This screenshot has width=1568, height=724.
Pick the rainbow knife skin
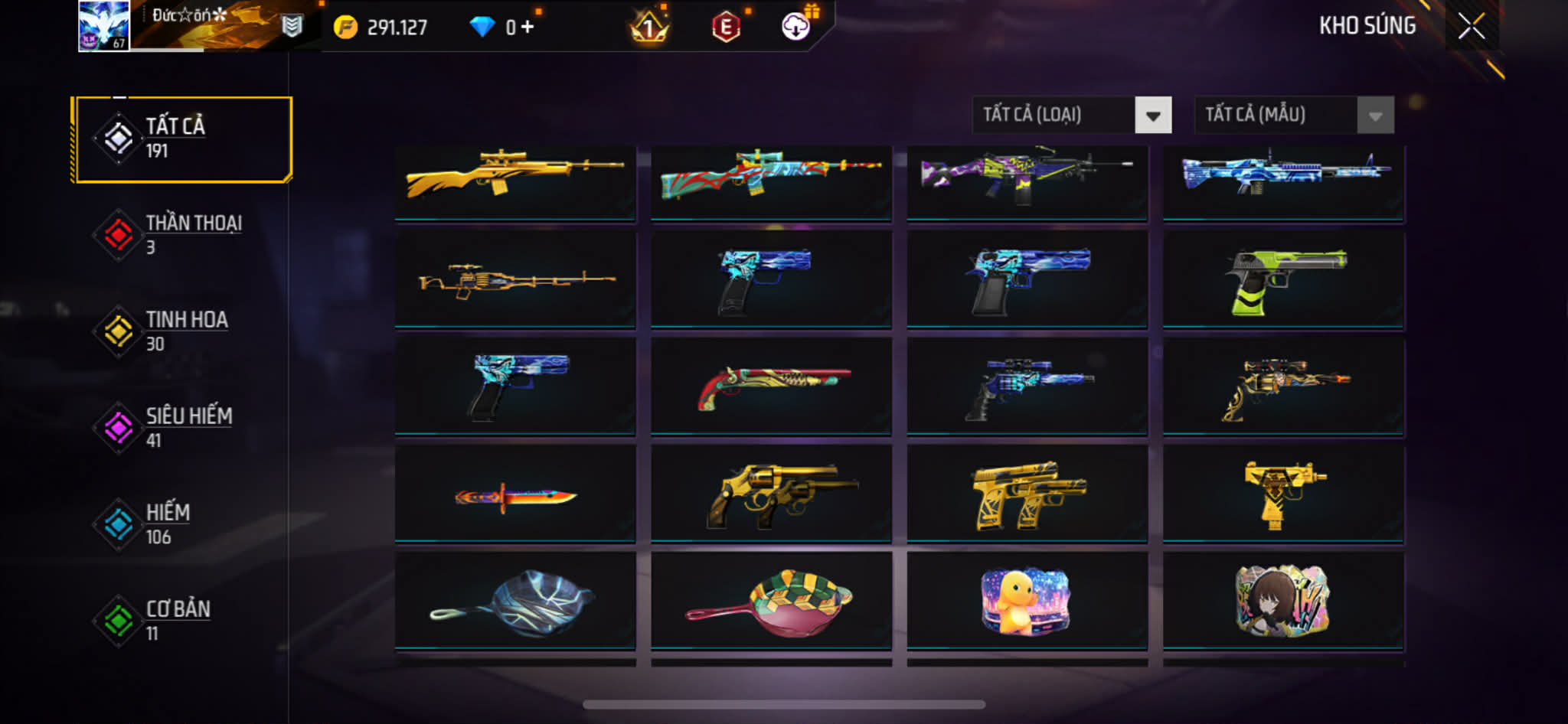(x=515, y=496)
